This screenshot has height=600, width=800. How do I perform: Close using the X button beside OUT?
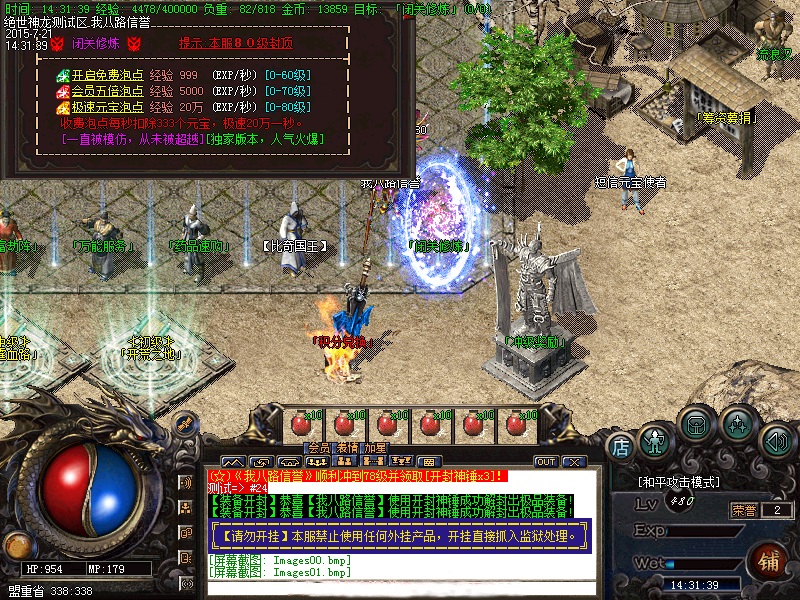(x=573, y=462)
